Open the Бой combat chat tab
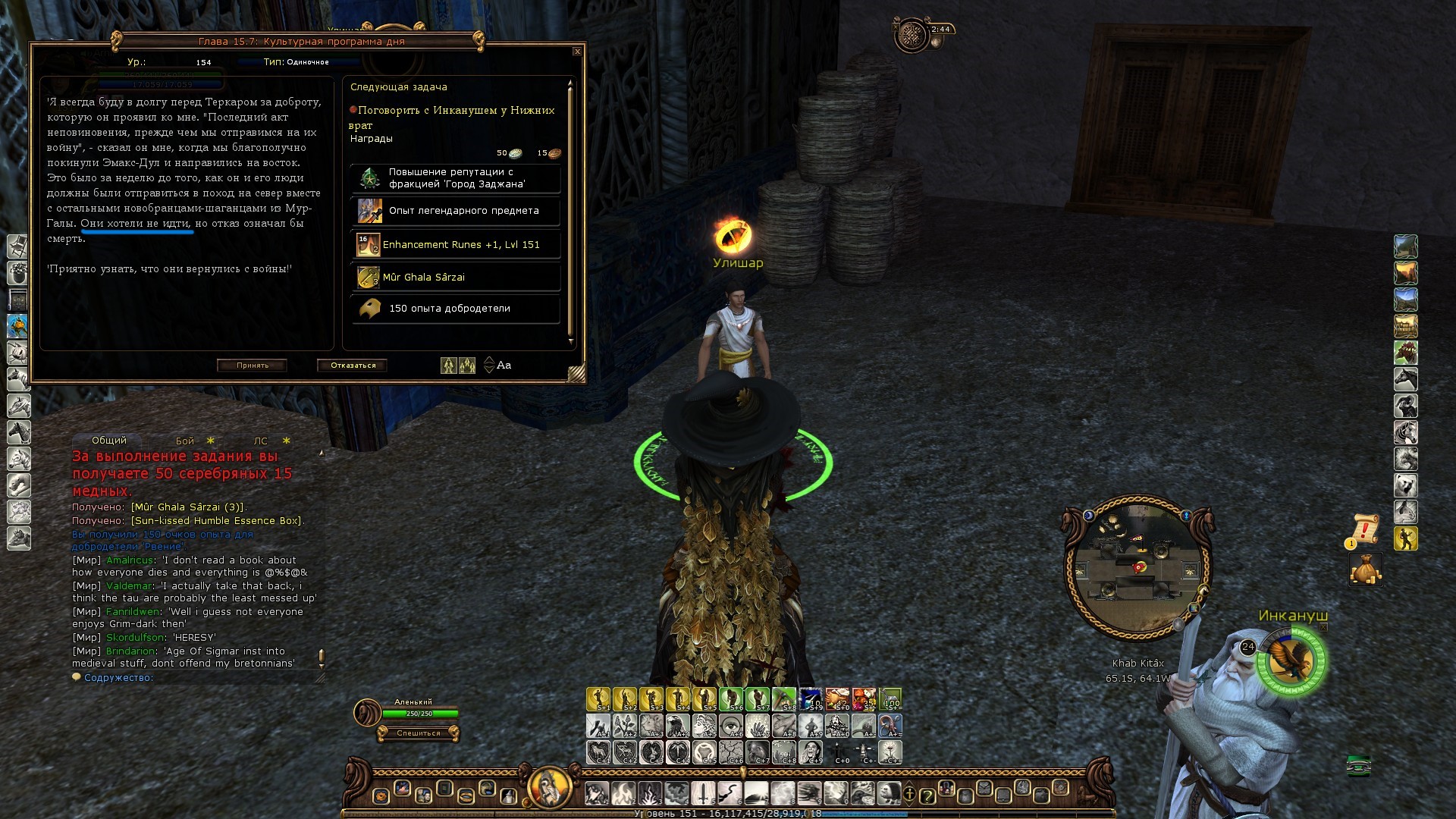1456x819 pixels. (x=185, y=441)
